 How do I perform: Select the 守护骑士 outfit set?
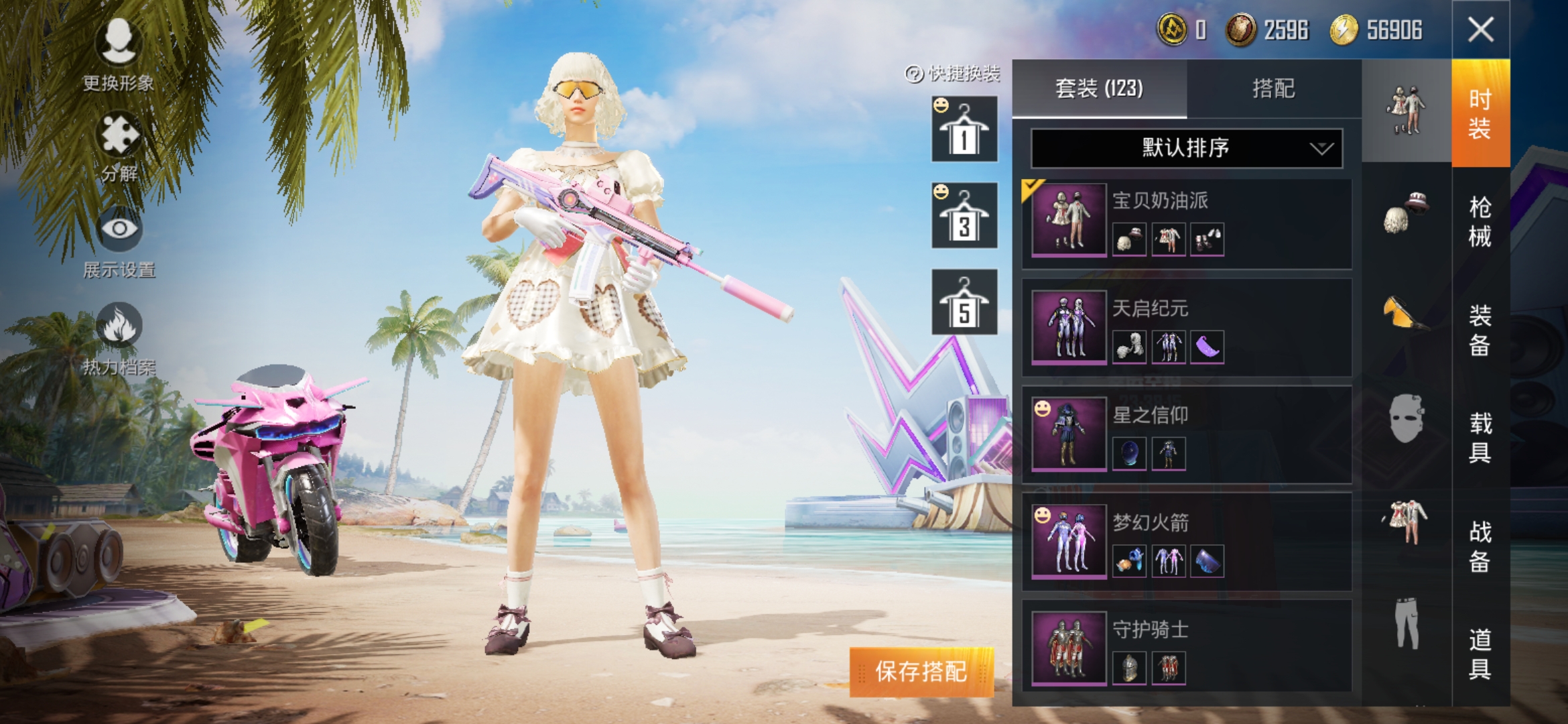(x=1186, y=648)
